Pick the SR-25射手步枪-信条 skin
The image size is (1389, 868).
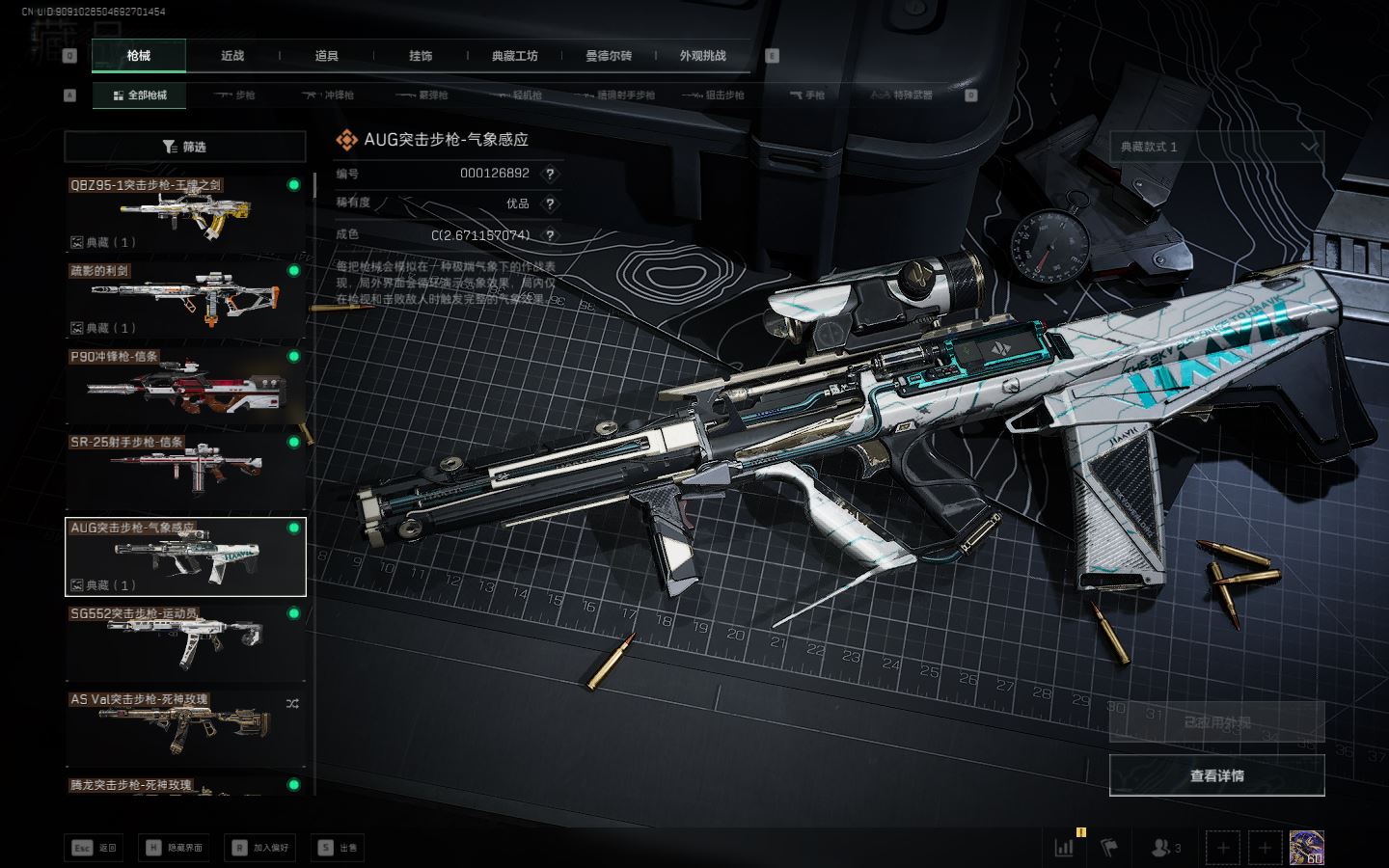[x=185, y=472]
